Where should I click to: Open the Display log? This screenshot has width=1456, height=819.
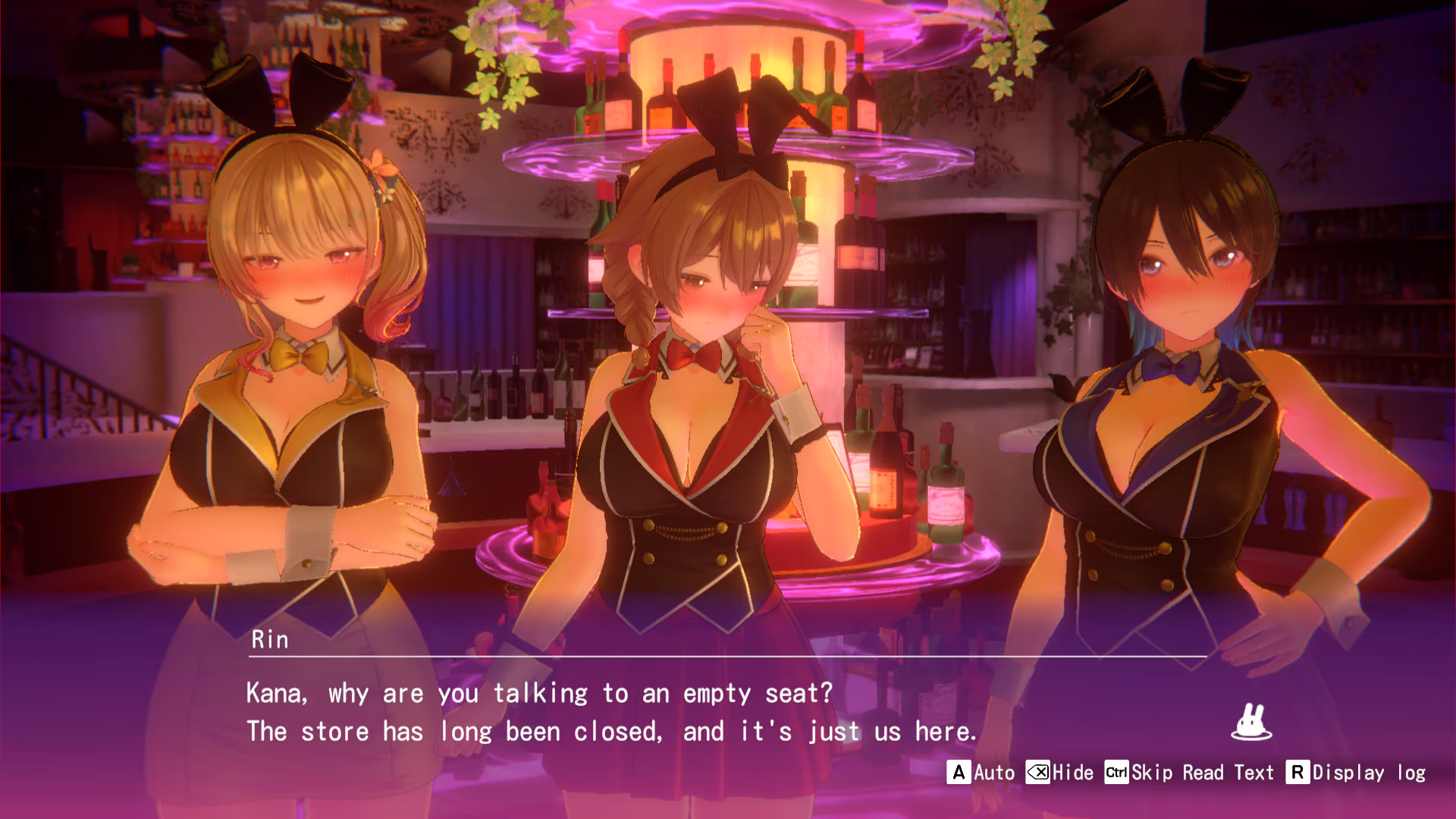pyautogui.click(x=1356, y=773)
